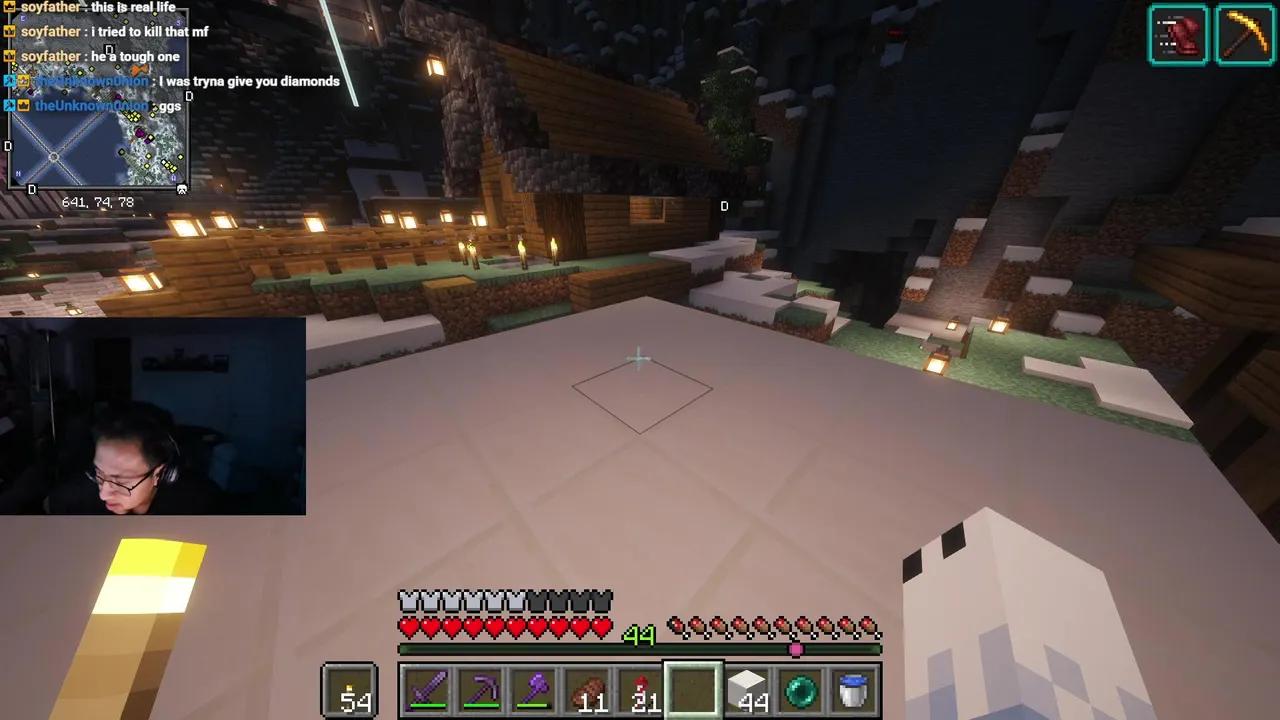
Task: Click the small icon in the minimap corner
Action: [182, 187]
